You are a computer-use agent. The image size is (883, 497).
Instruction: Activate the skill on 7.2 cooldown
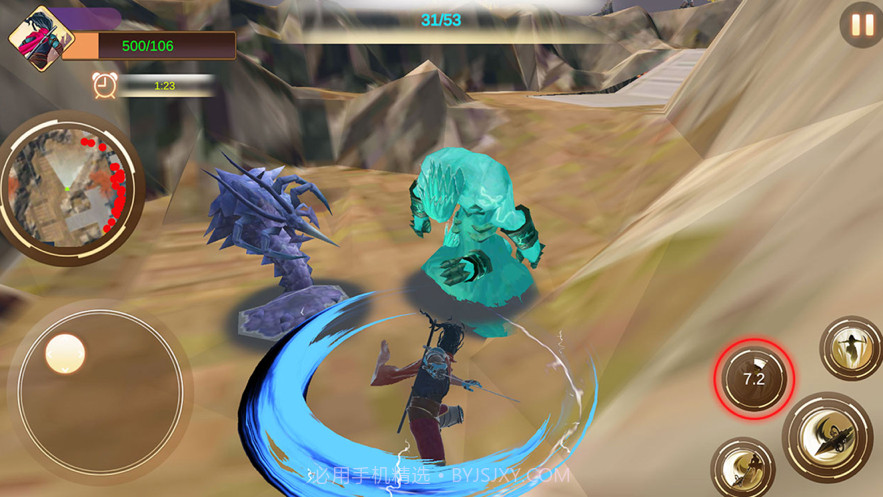(x=754, y=379)
